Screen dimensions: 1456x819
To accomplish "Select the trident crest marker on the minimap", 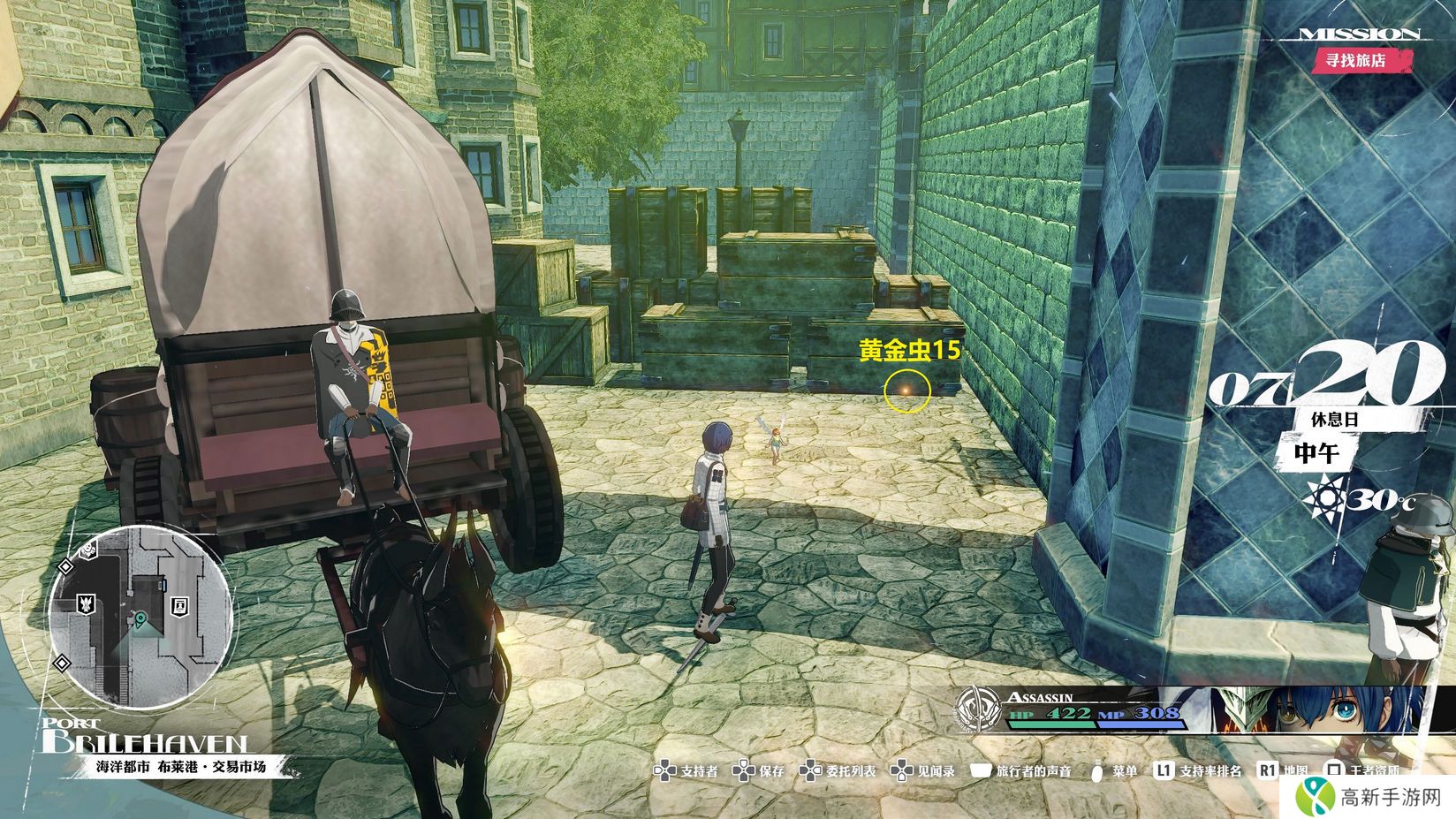I will coord(87,604).
